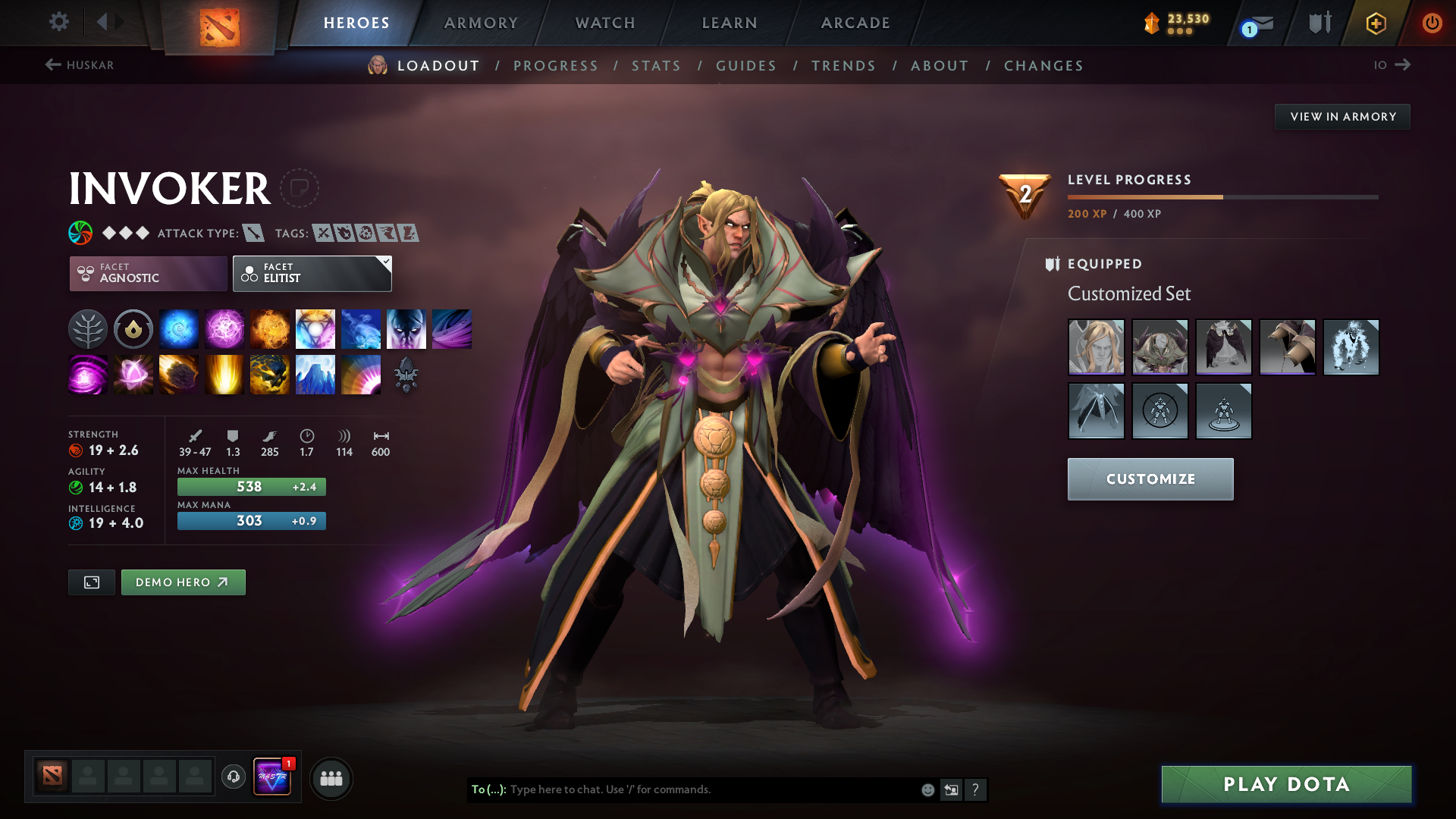Click the Chaos Meteor ability icon
1456x819 pixels.
tap(178, 374)
